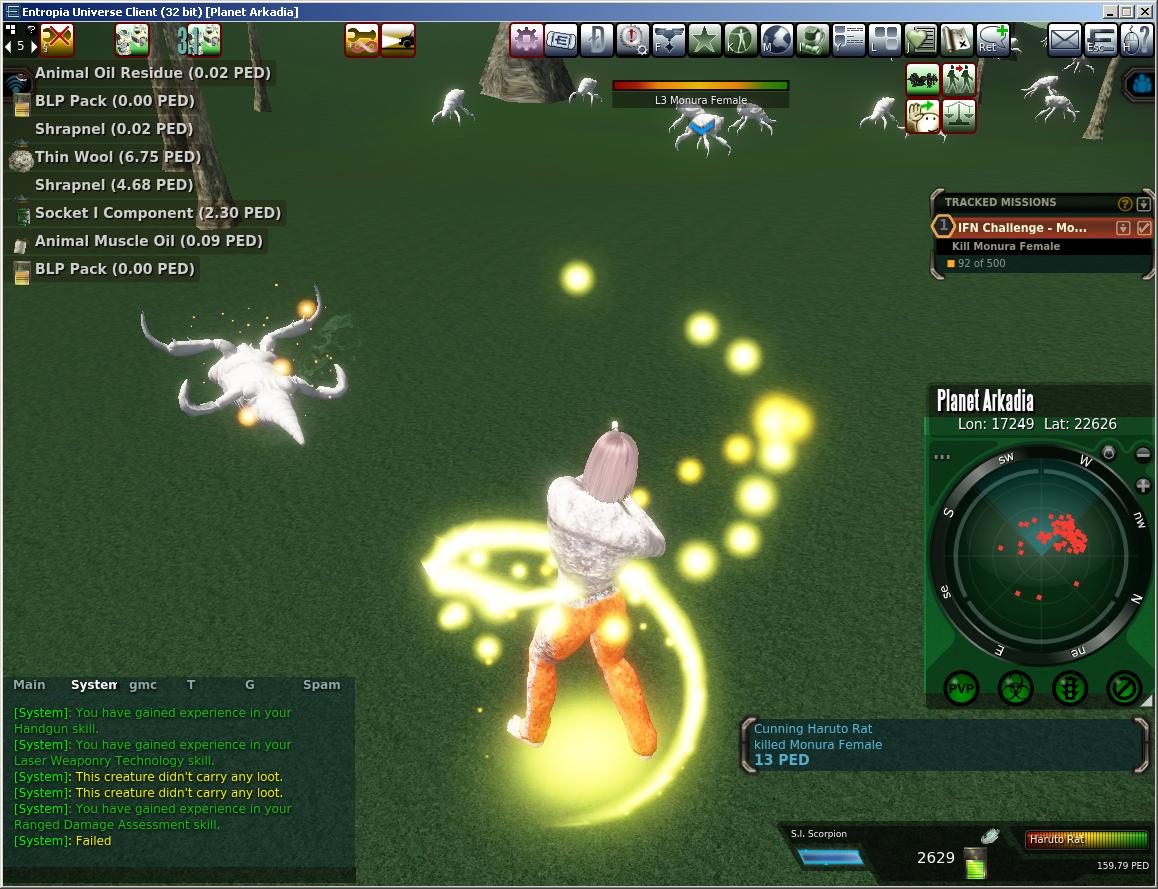
Task: Open the Esc menu button
Action: [x=1101, y=41]
